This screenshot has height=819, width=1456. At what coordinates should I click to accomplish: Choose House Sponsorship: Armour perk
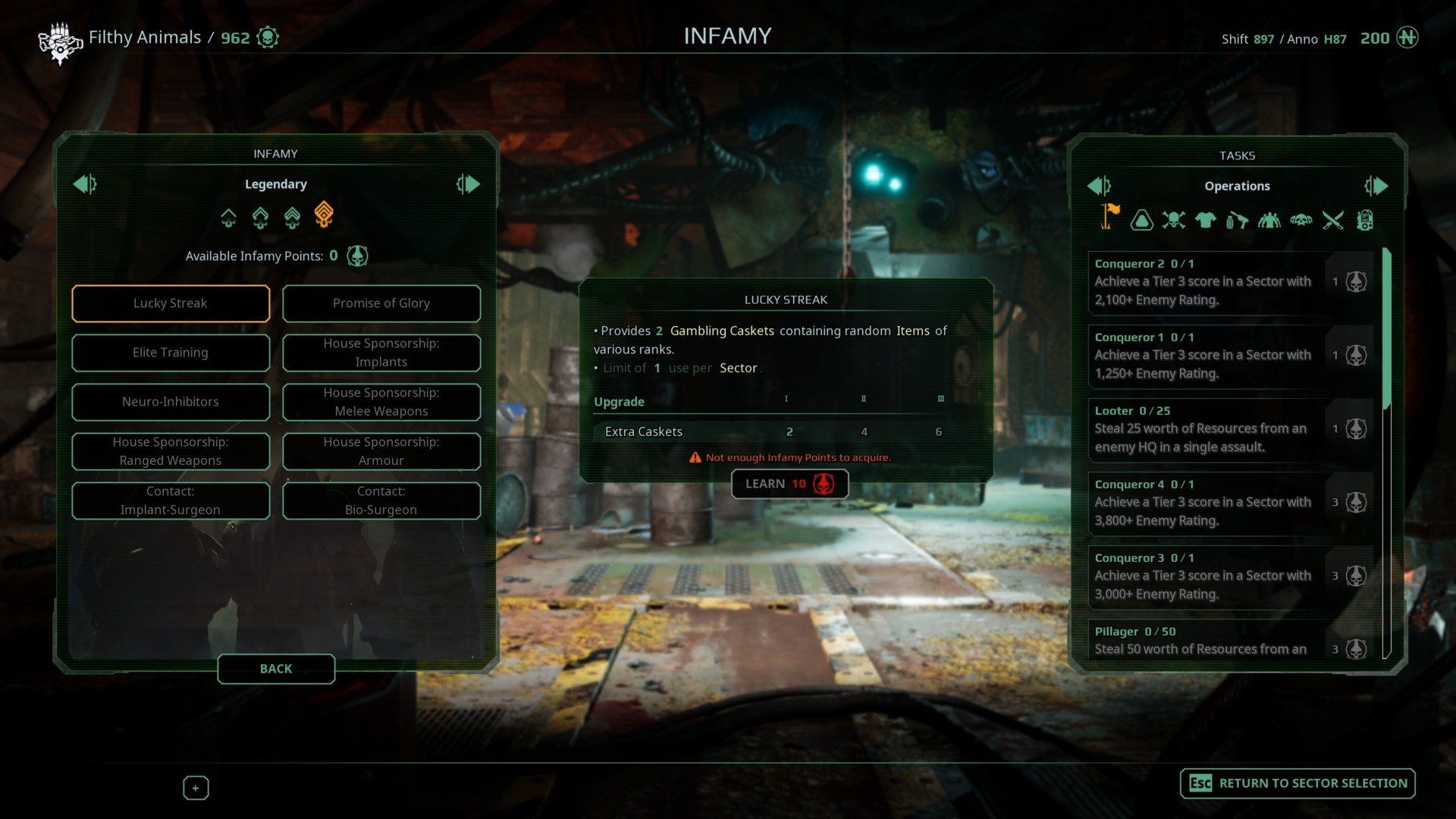click(x=381, y=451)
